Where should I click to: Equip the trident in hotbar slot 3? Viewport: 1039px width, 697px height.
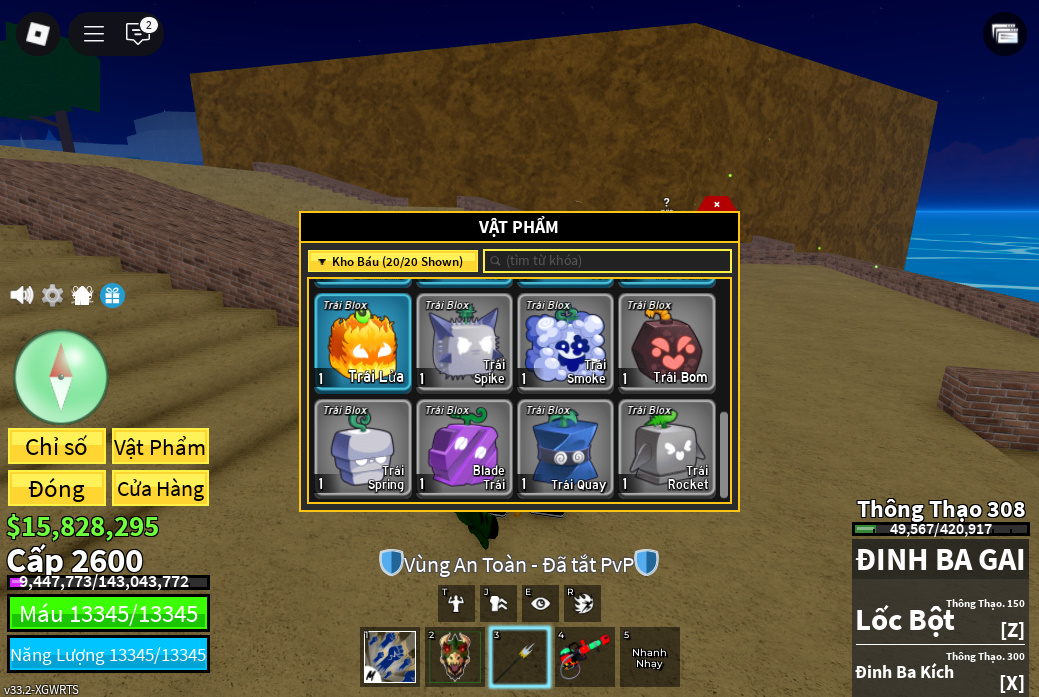520,657
